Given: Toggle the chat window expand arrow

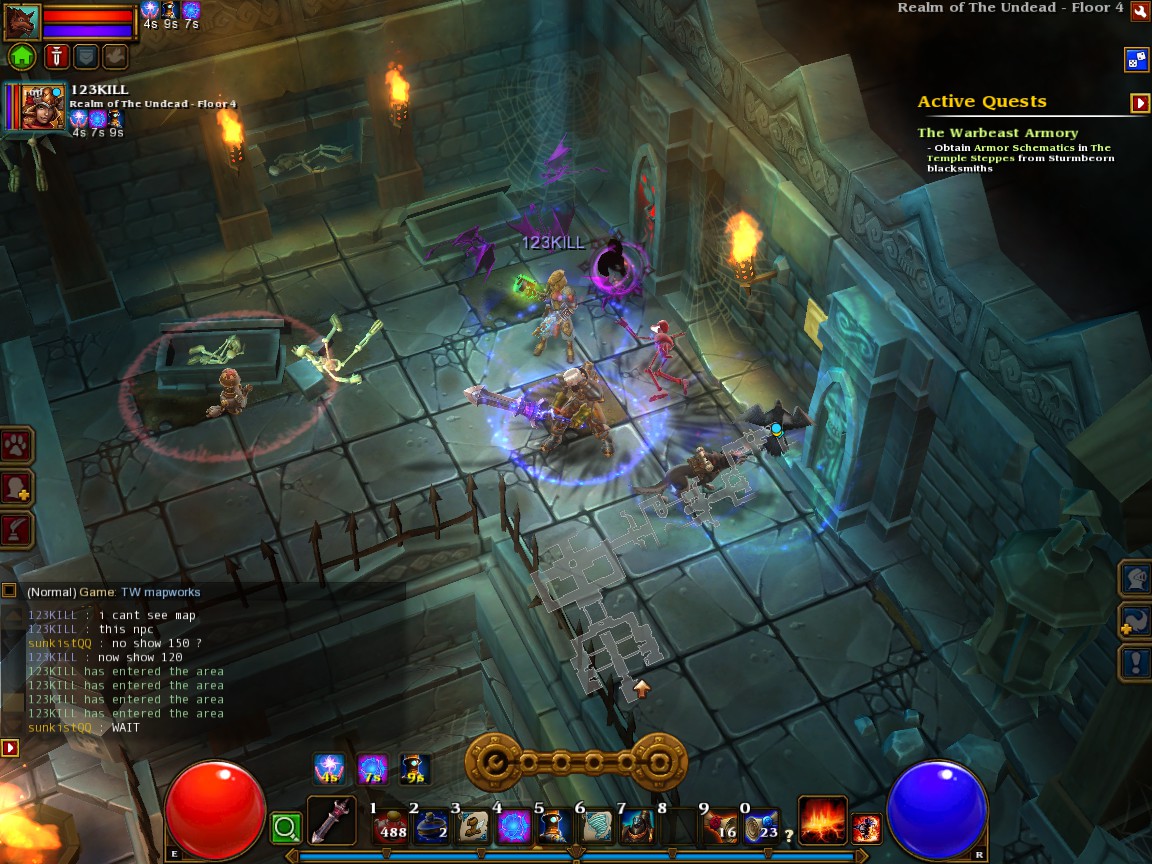Looking at the screenshot, I should click(10, 747).
